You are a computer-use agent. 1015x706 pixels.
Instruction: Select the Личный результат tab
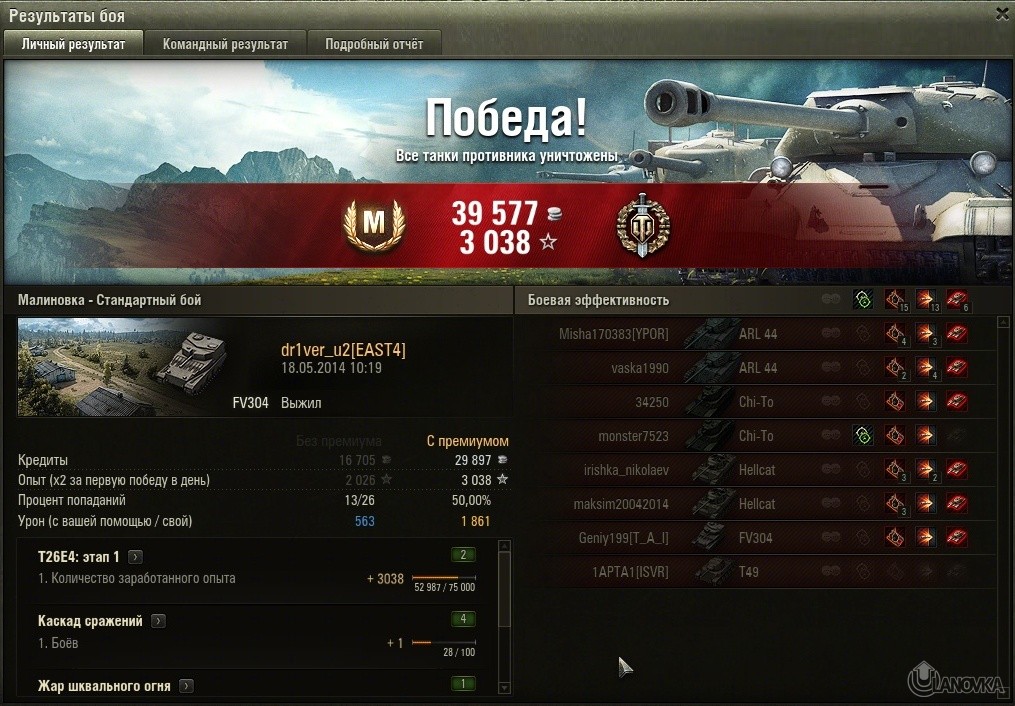pos(74,44)
